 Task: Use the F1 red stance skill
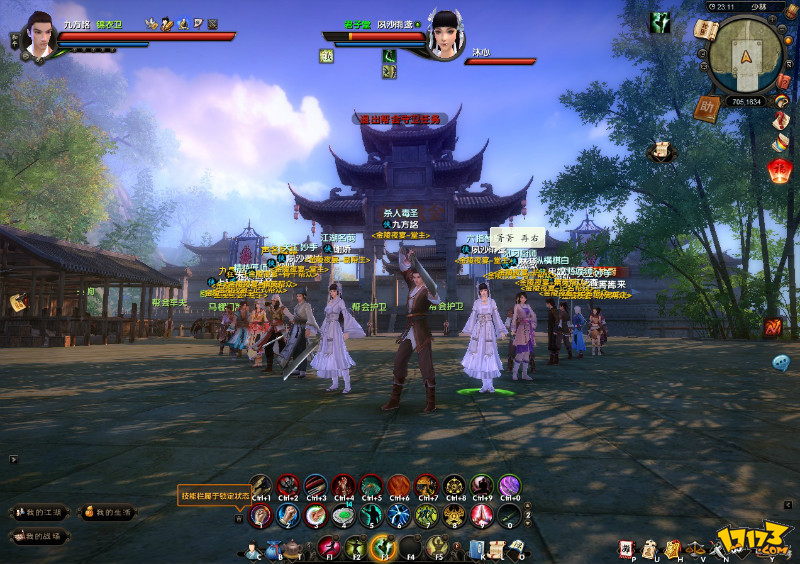point(327,547)
